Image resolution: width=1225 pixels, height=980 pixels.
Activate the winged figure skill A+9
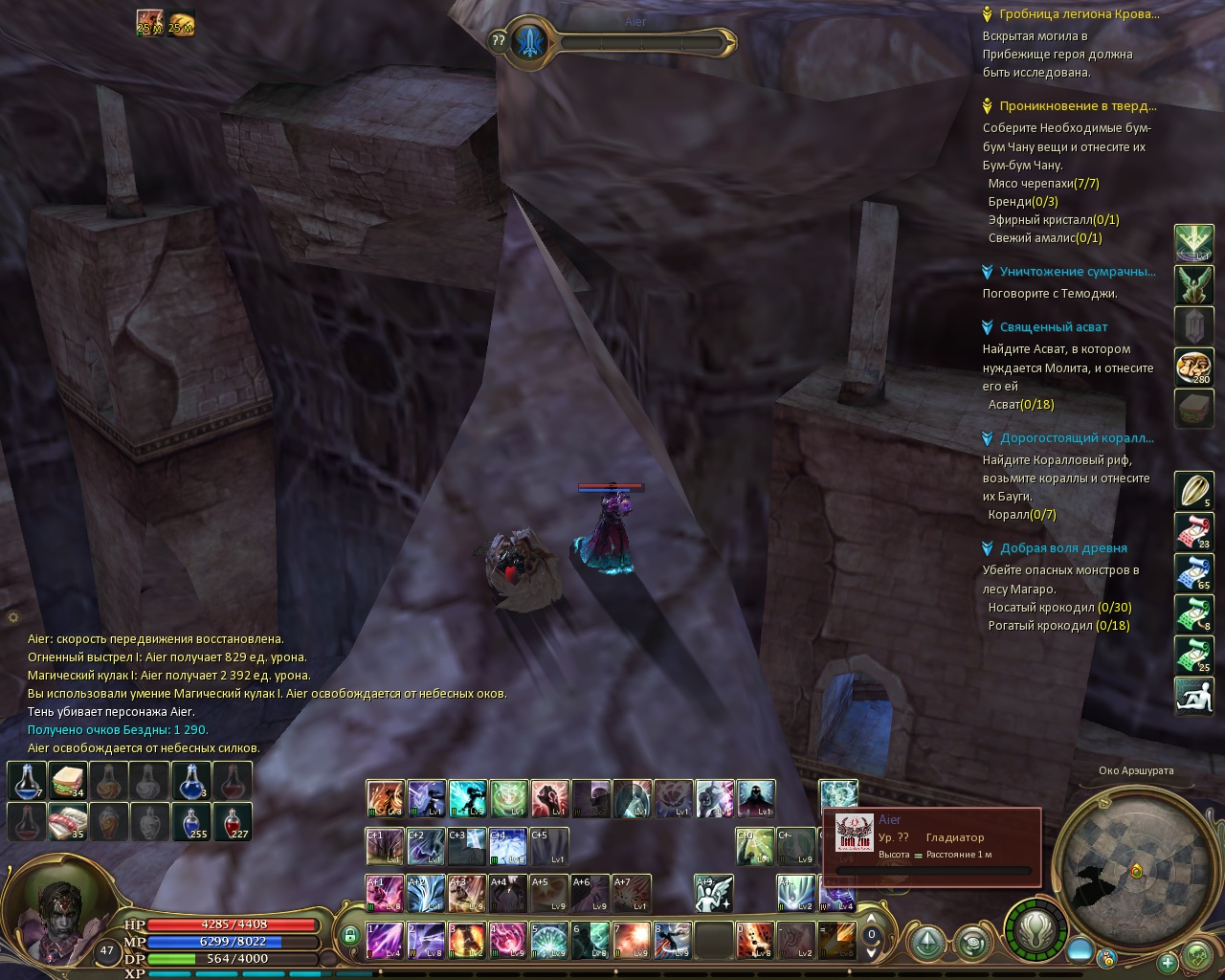tap(713, 893)
